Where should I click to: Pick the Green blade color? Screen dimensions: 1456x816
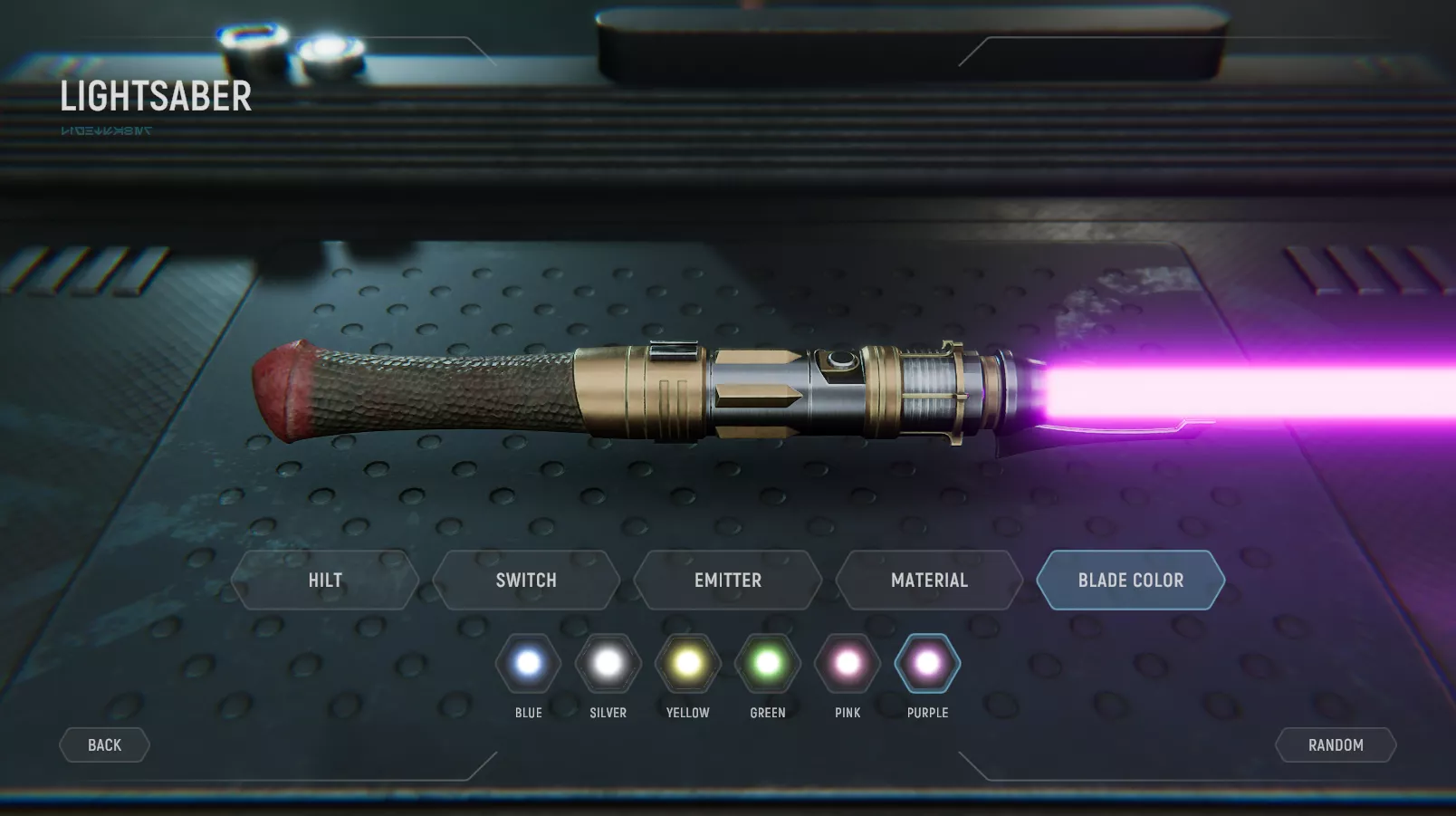[767, 664]
